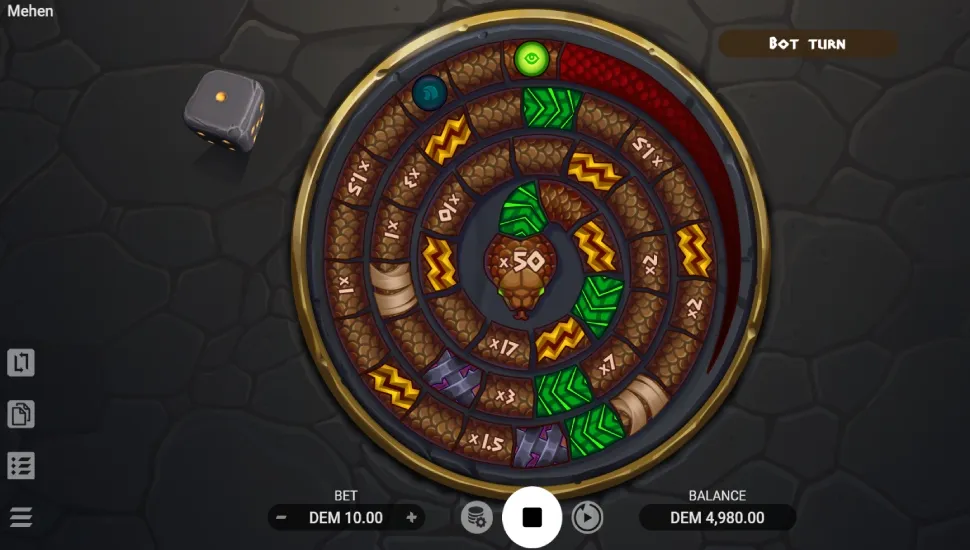Viewport: 970px width, 550px height.
Task: Click the stacked documents icon
Action: pos(21,413)
